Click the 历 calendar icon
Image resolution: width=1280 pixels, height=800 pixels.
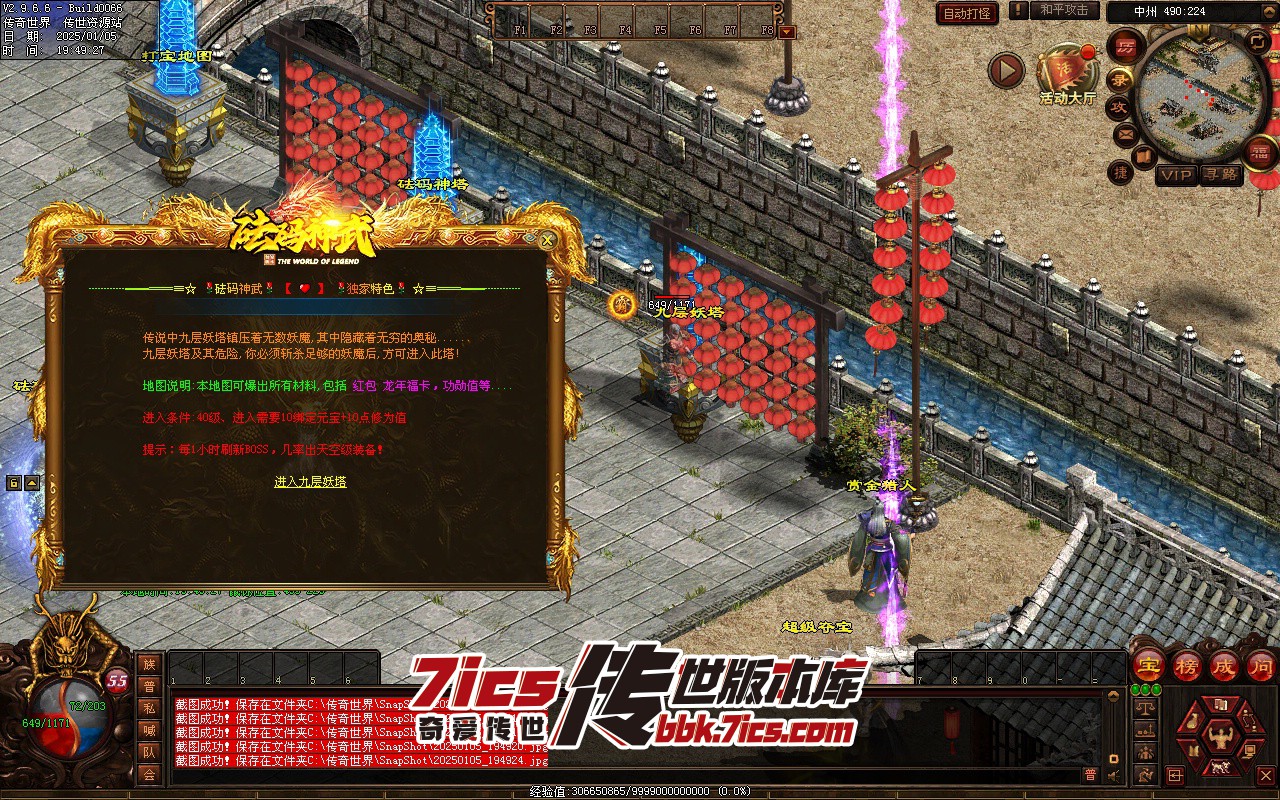[1127, 46]
